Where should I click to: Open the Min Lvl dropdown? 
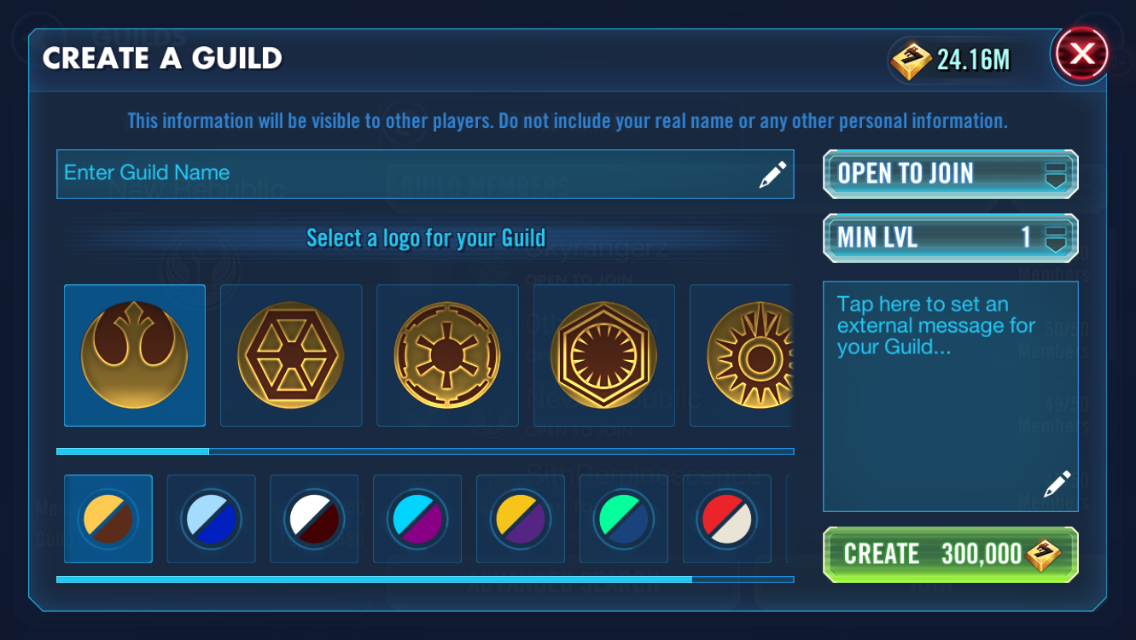click(950, 238)
